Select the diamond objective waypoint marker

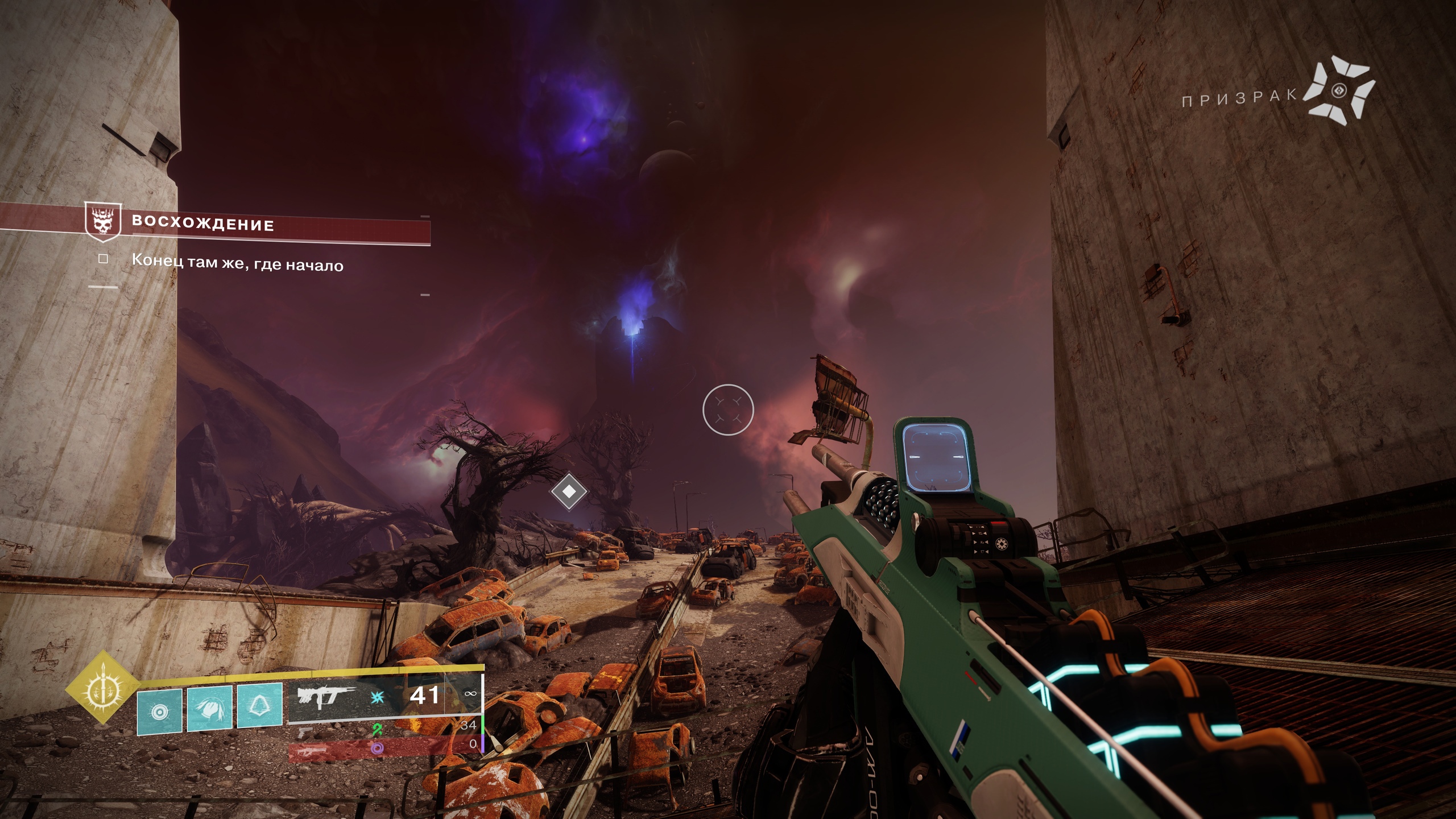[569, 490]
